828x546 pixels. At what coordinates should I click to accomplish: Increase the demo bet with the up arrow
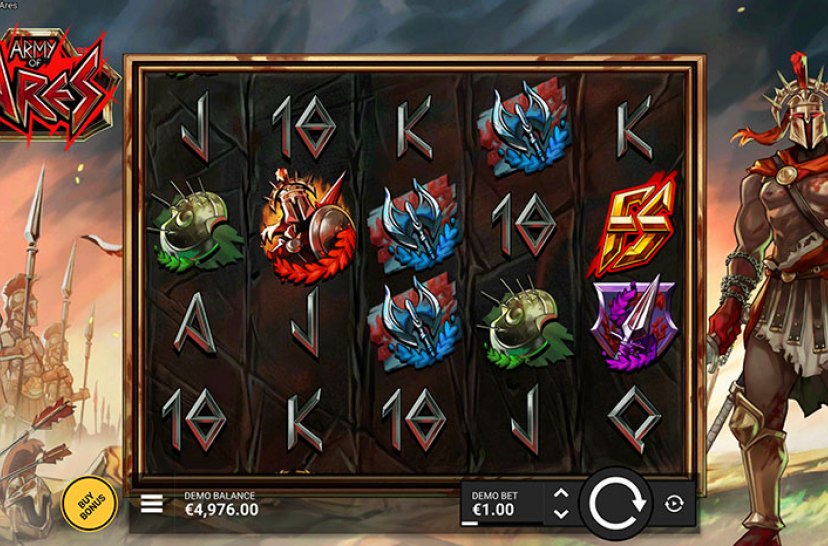coord(560,493)
